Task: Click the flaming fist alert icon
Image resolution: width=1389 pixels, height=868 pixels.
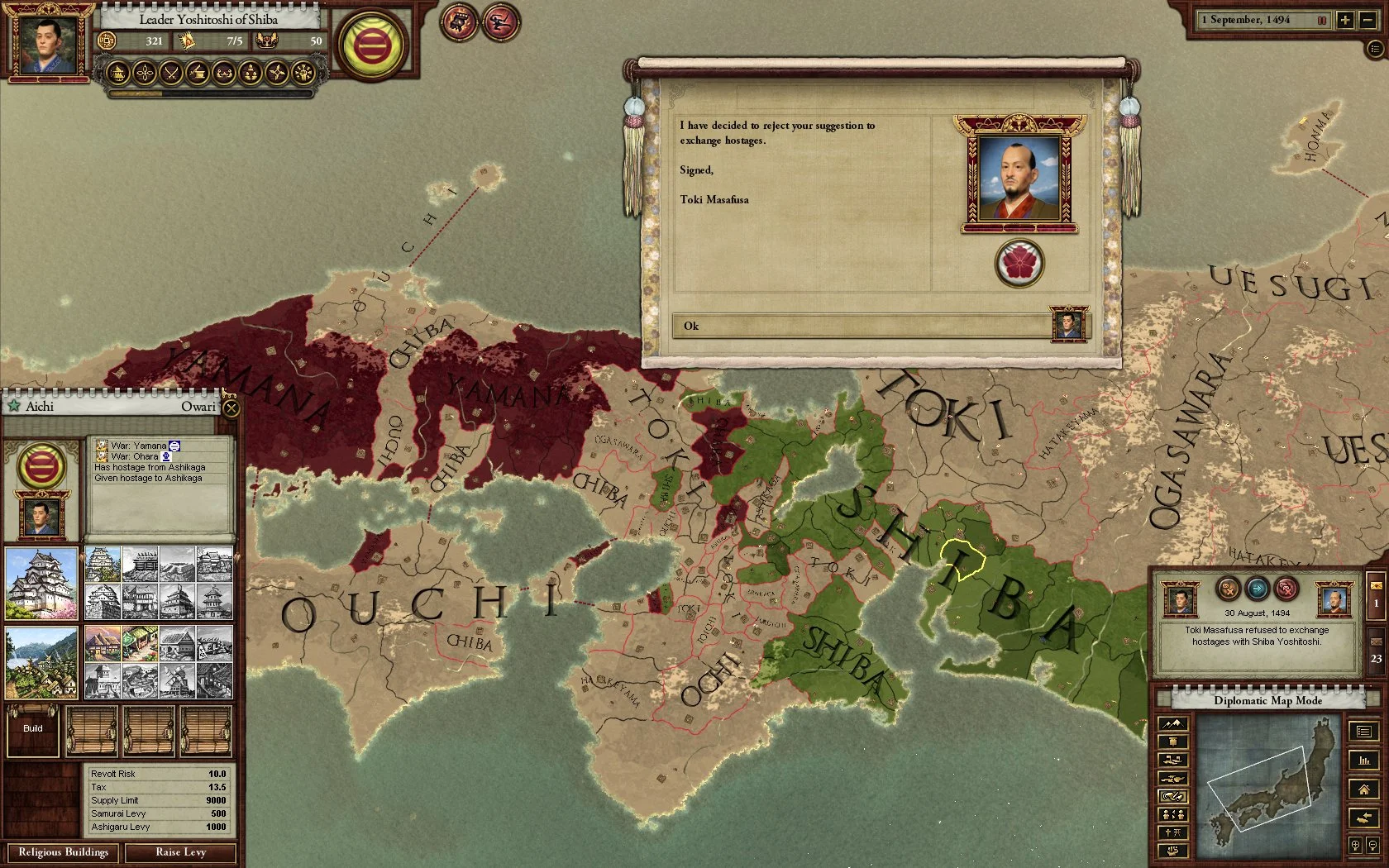Action: point(459,22)
